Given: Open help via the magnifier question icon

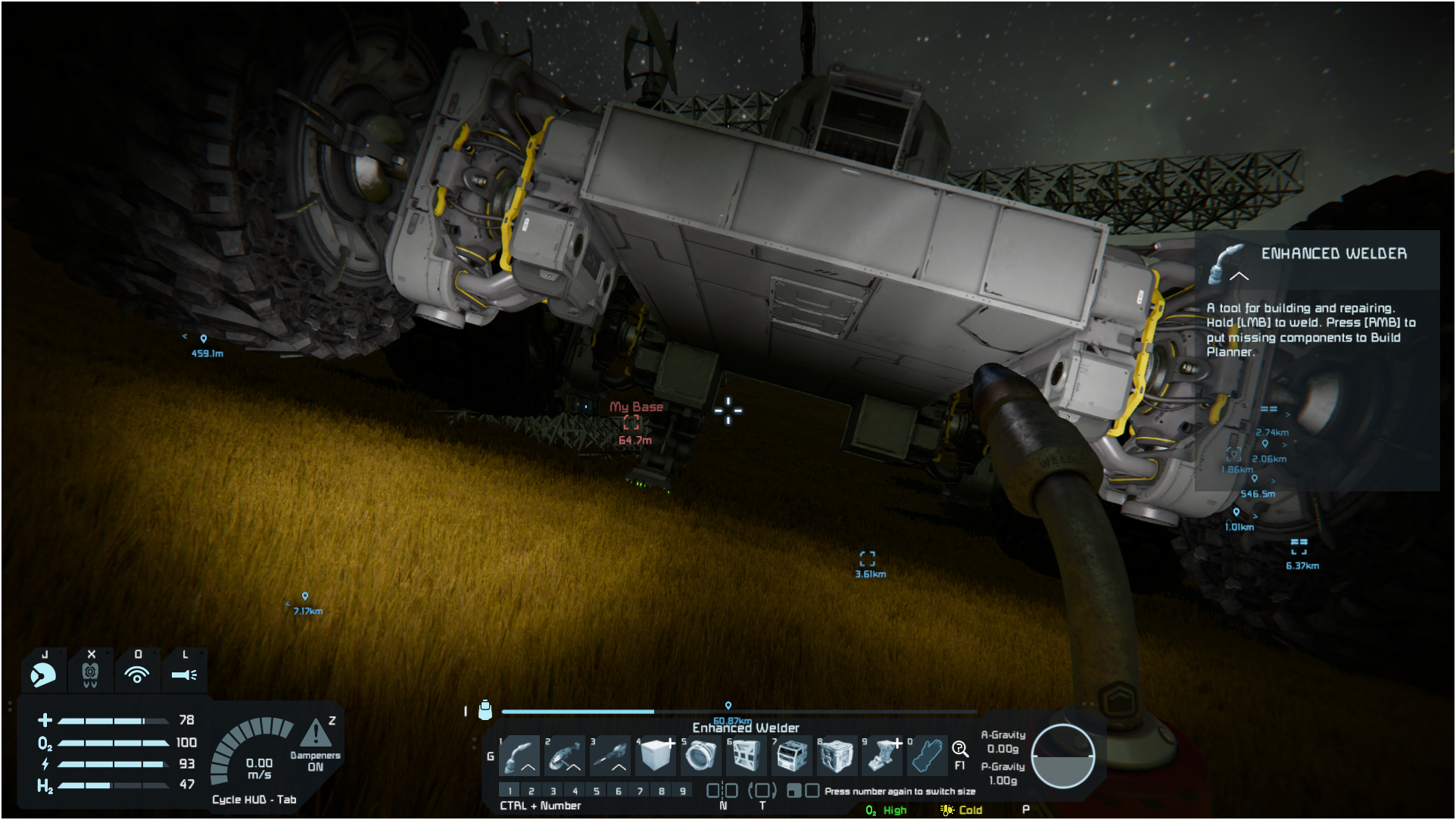Looking at the screenshot, I should [x=960, y=750].
